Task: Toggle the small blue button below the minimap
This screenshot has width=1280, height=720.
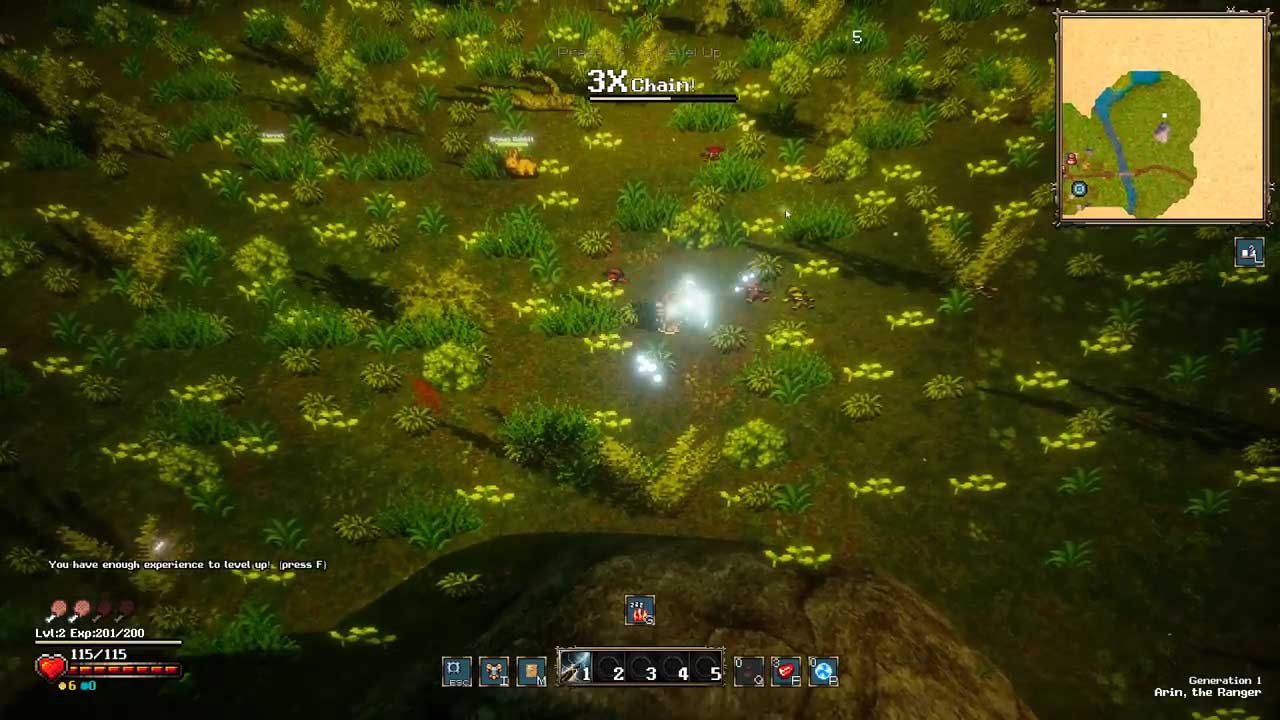Action: click(1249, 253)
